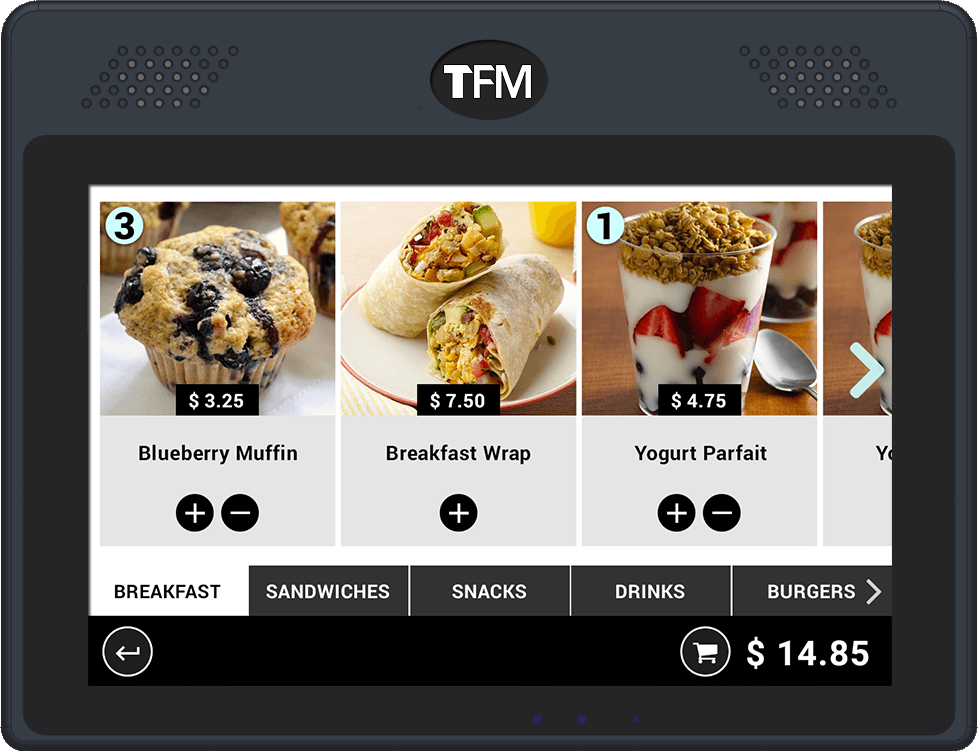Show more categories with the tab arrow
The image size is (978, 751).
tap(874, 591)
